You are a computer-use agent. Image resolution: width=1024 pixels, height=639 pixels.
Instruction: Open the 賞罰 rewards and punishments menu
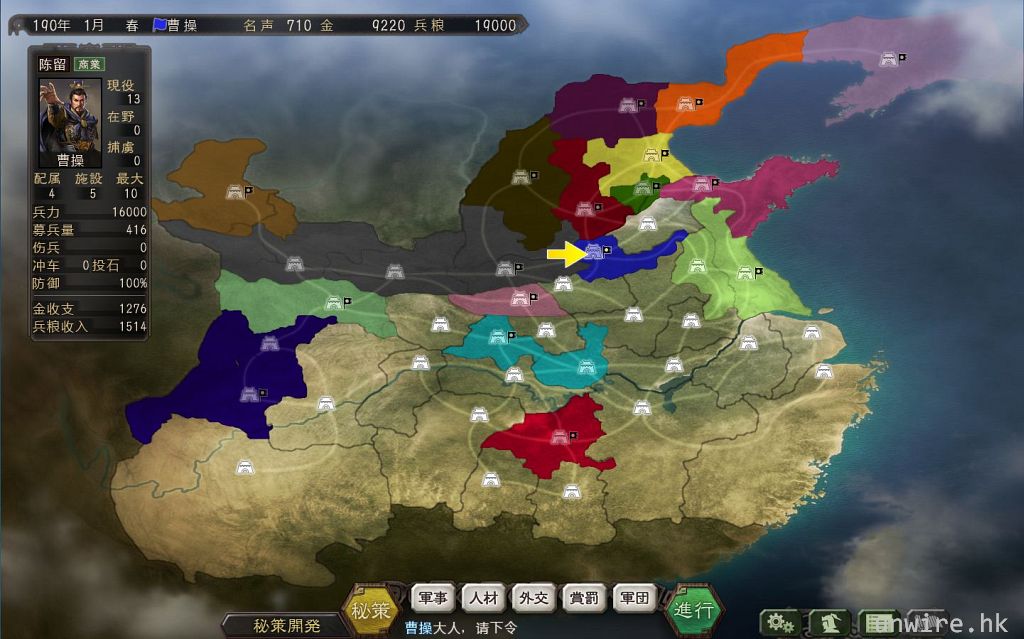(x=585, y=598)
